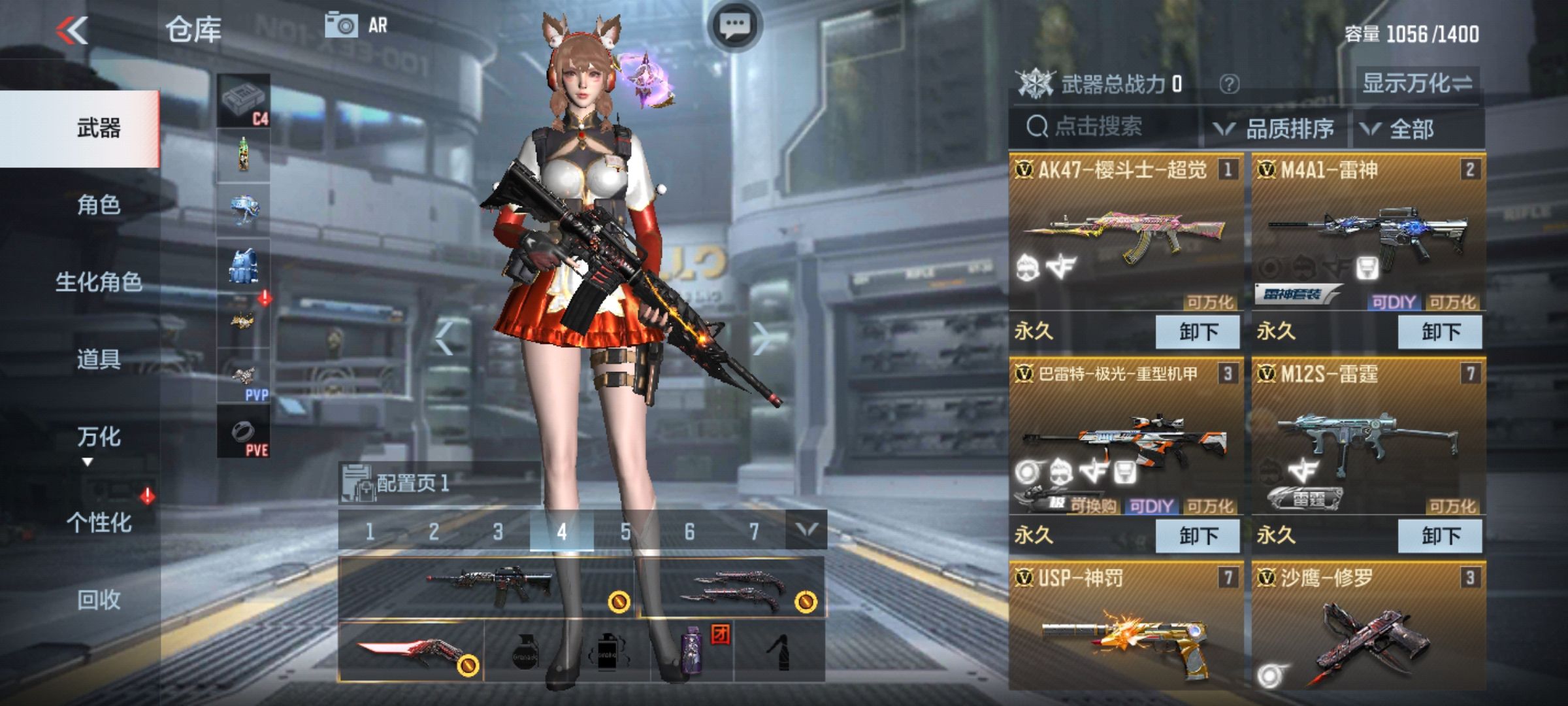This screenshot has height=706, width=1568.
Task: Go back using the red arrow button
Action: coord(72,30)
